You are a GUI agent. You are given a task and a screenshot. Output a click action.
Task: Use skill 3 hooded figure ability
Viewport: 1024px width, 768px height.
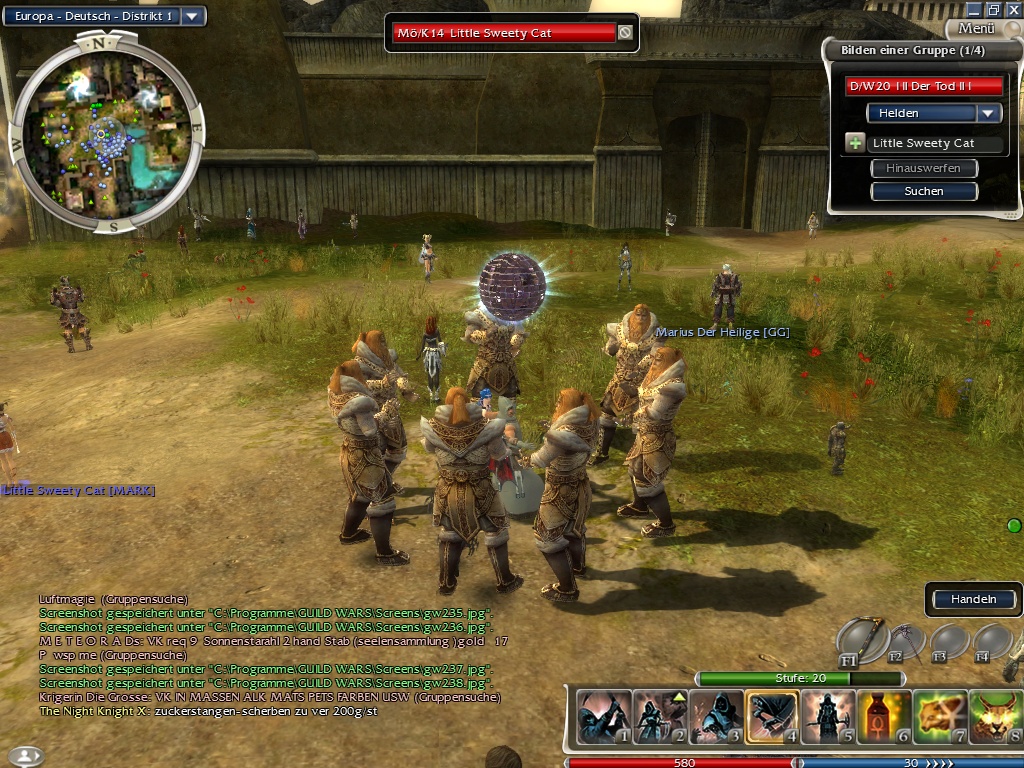coord(717,717)
